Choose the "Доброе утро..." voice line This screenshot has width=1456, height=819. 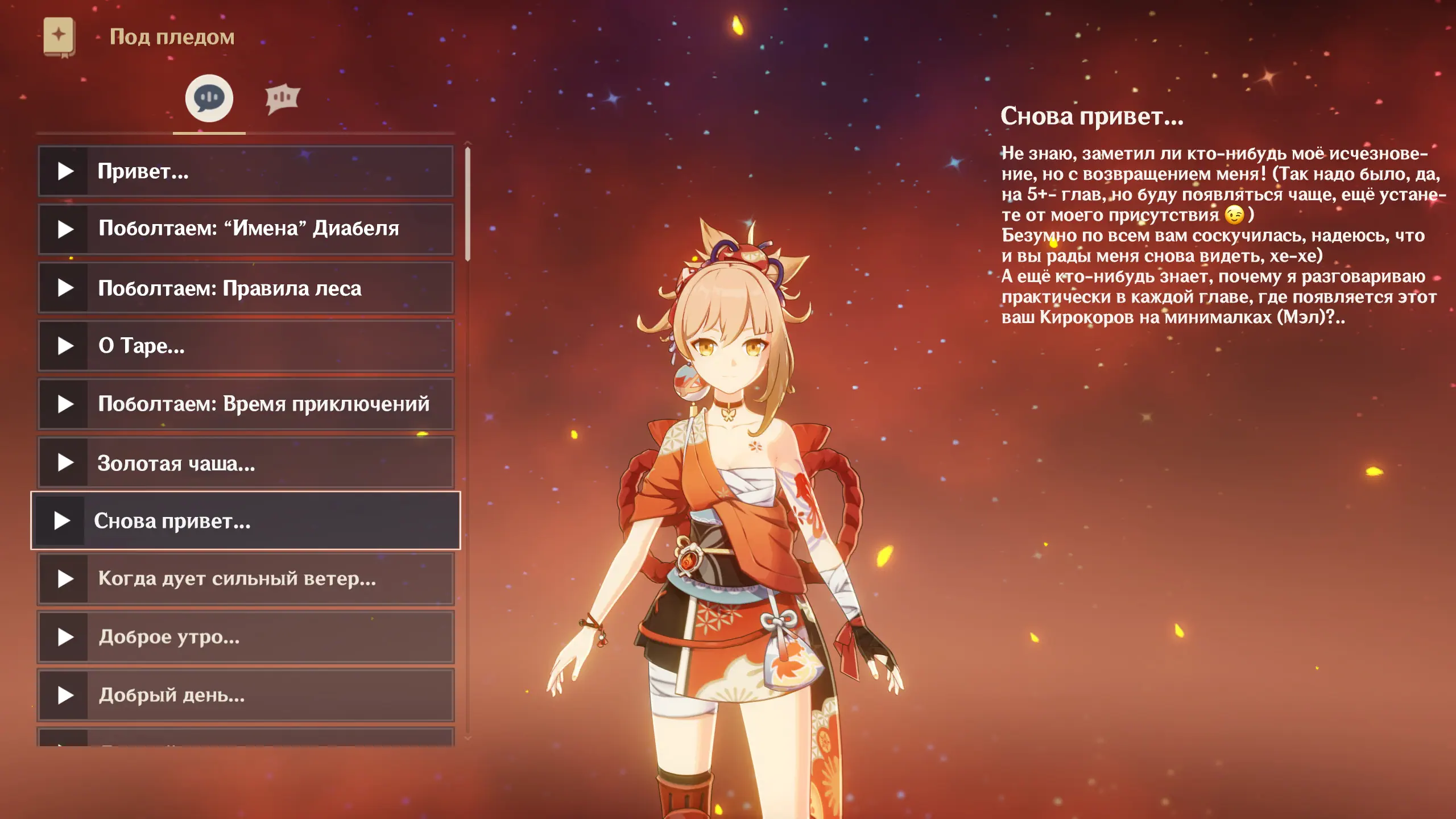point(246,636)
